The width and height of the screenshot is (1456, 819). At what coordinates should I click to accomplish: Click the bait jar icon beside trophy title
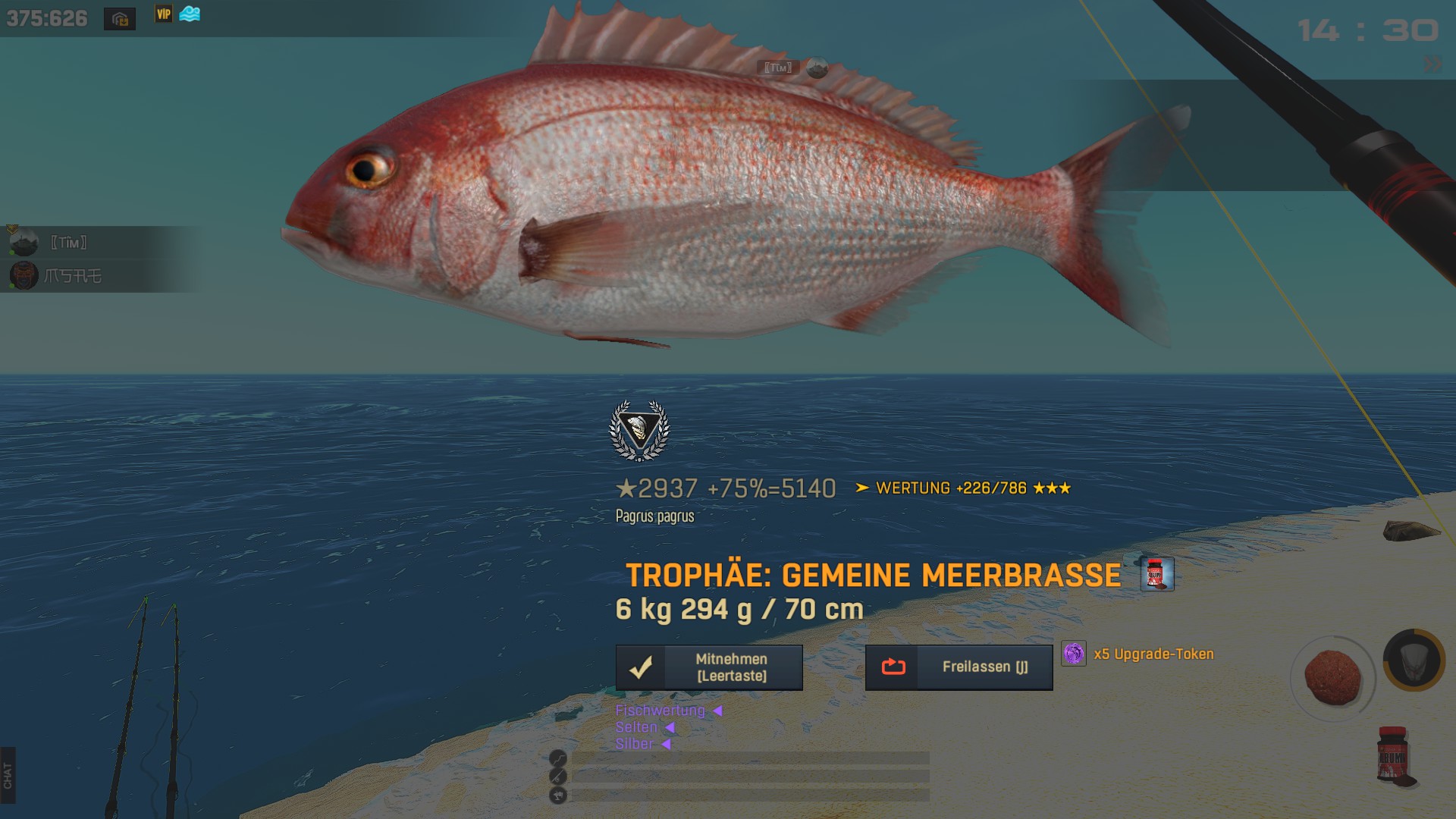coord(1157,574)
